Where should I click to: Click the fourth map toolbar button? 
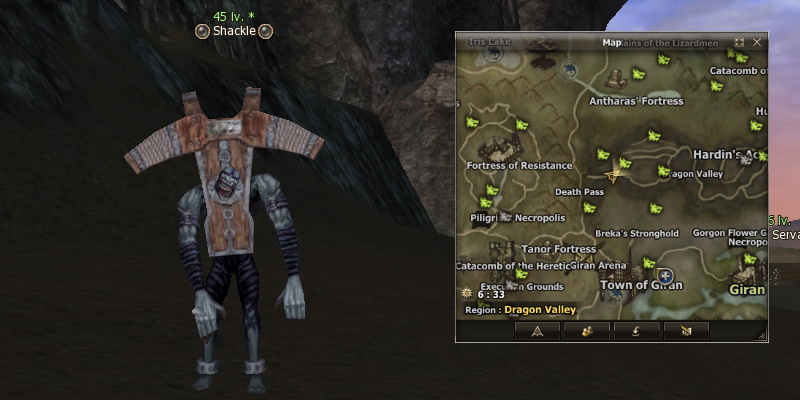[686, 330]
